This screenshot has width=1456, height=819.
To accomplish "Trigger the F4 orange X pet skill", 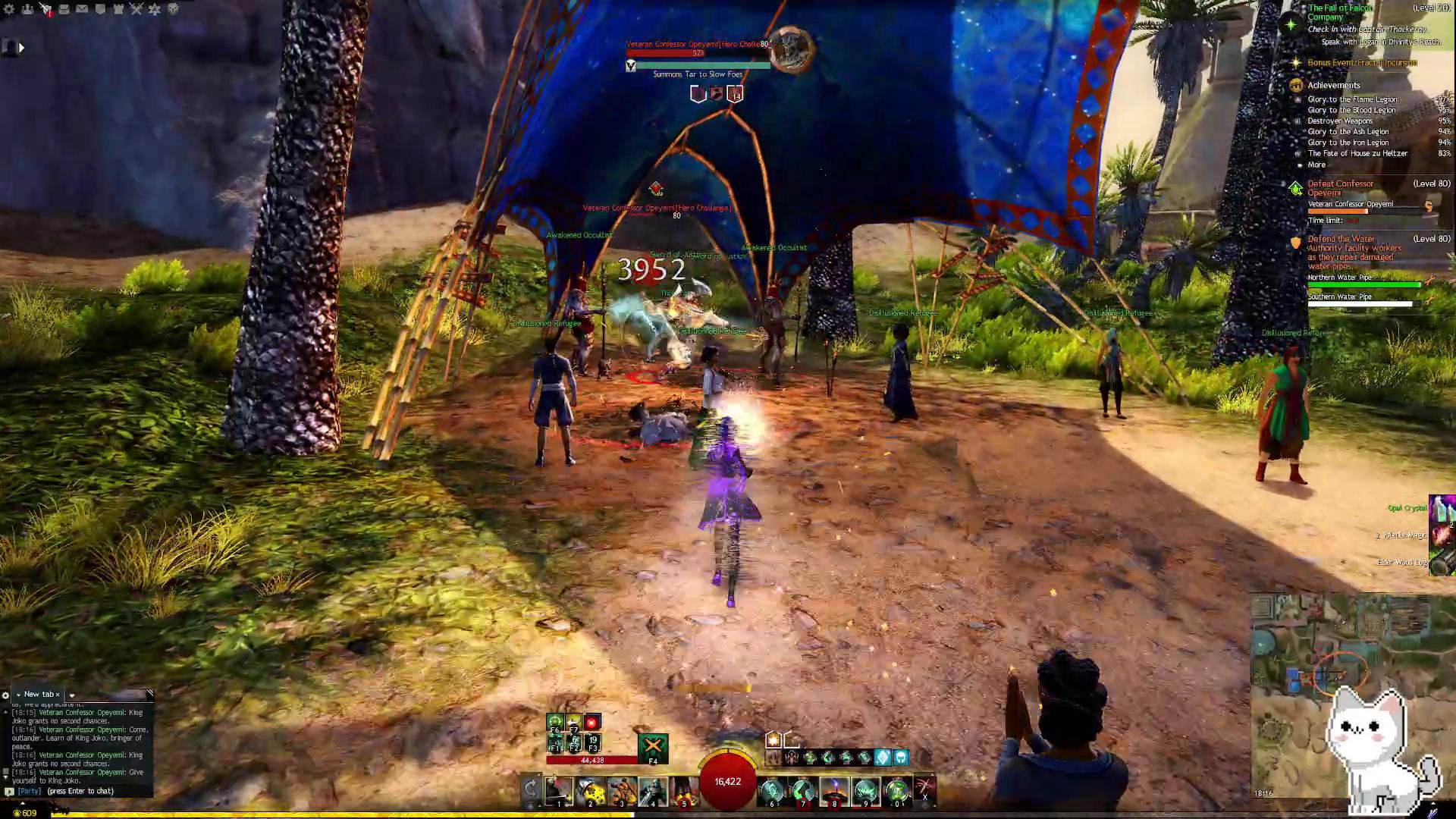I will point(653,747).
